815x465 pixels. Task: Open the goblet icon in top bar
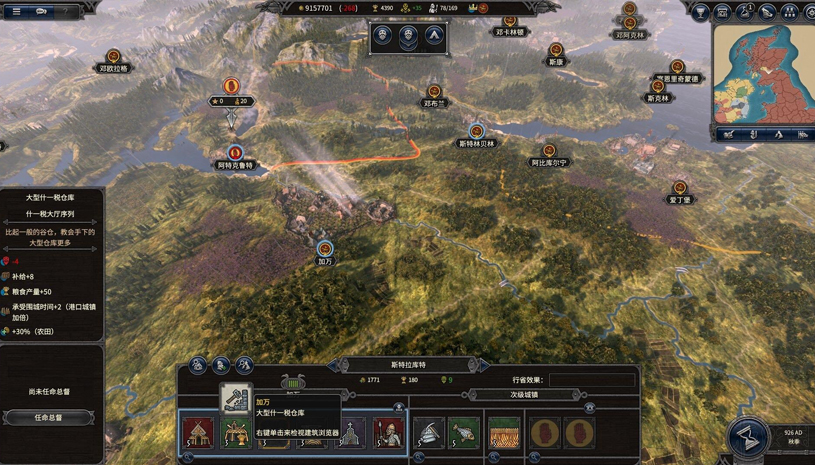coord(700,12)
